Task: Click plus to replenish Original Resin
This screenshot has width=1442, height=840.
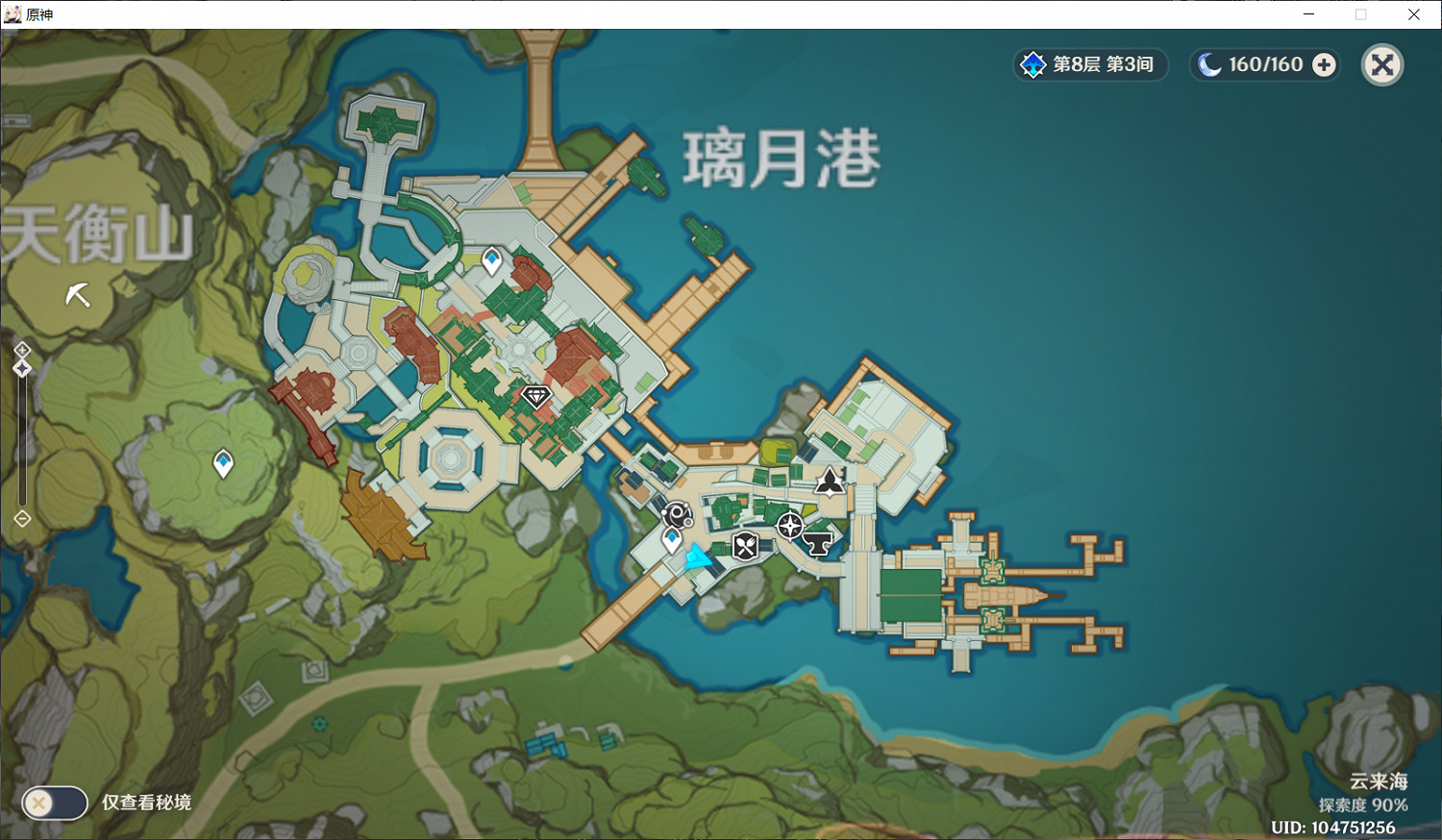Action: 1325,64
